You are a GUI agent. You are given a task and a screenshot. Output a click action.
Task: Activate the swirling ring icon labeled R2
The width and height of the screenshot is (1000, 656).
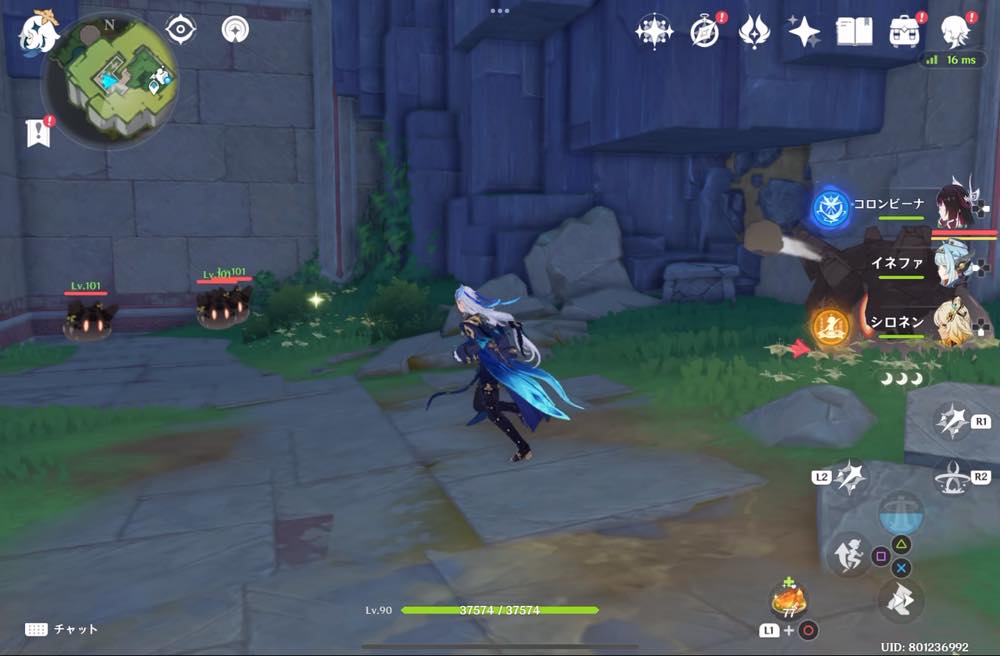[952, 479]
